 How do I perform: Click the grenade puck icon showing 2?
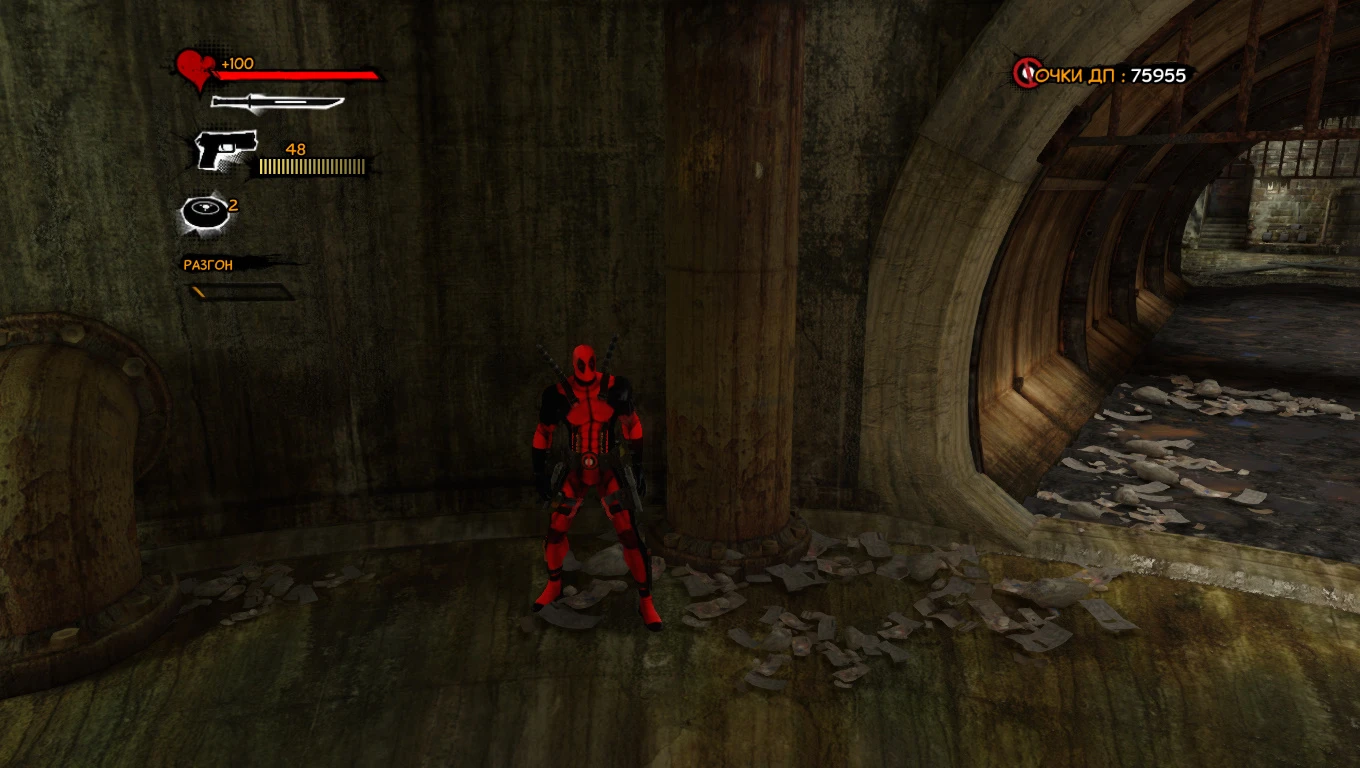[x=207, y=212]
